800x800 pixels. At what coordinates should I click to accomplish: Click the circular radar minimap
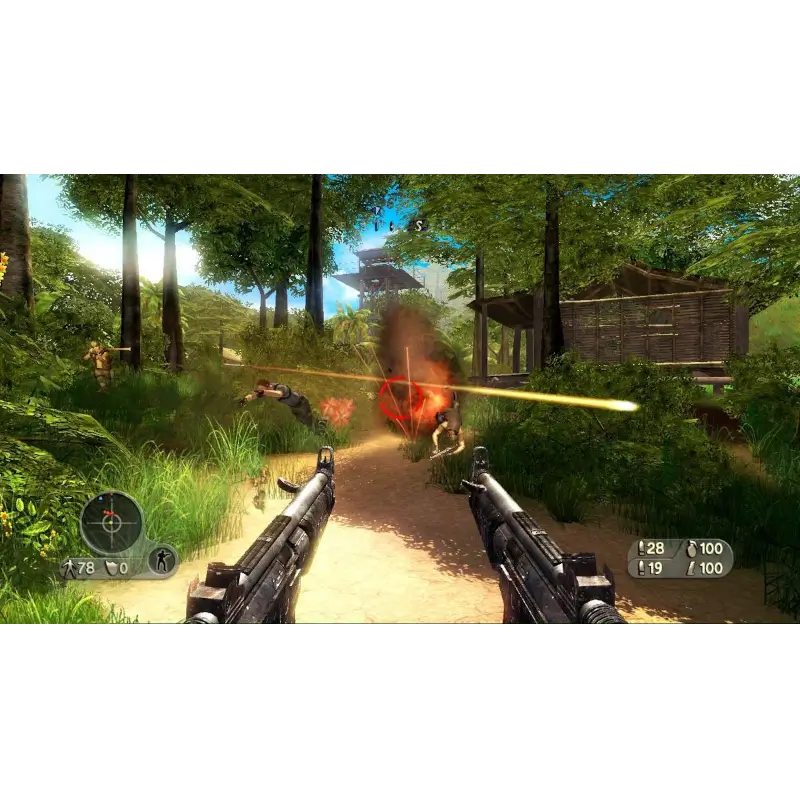click(x=111, y=522)
